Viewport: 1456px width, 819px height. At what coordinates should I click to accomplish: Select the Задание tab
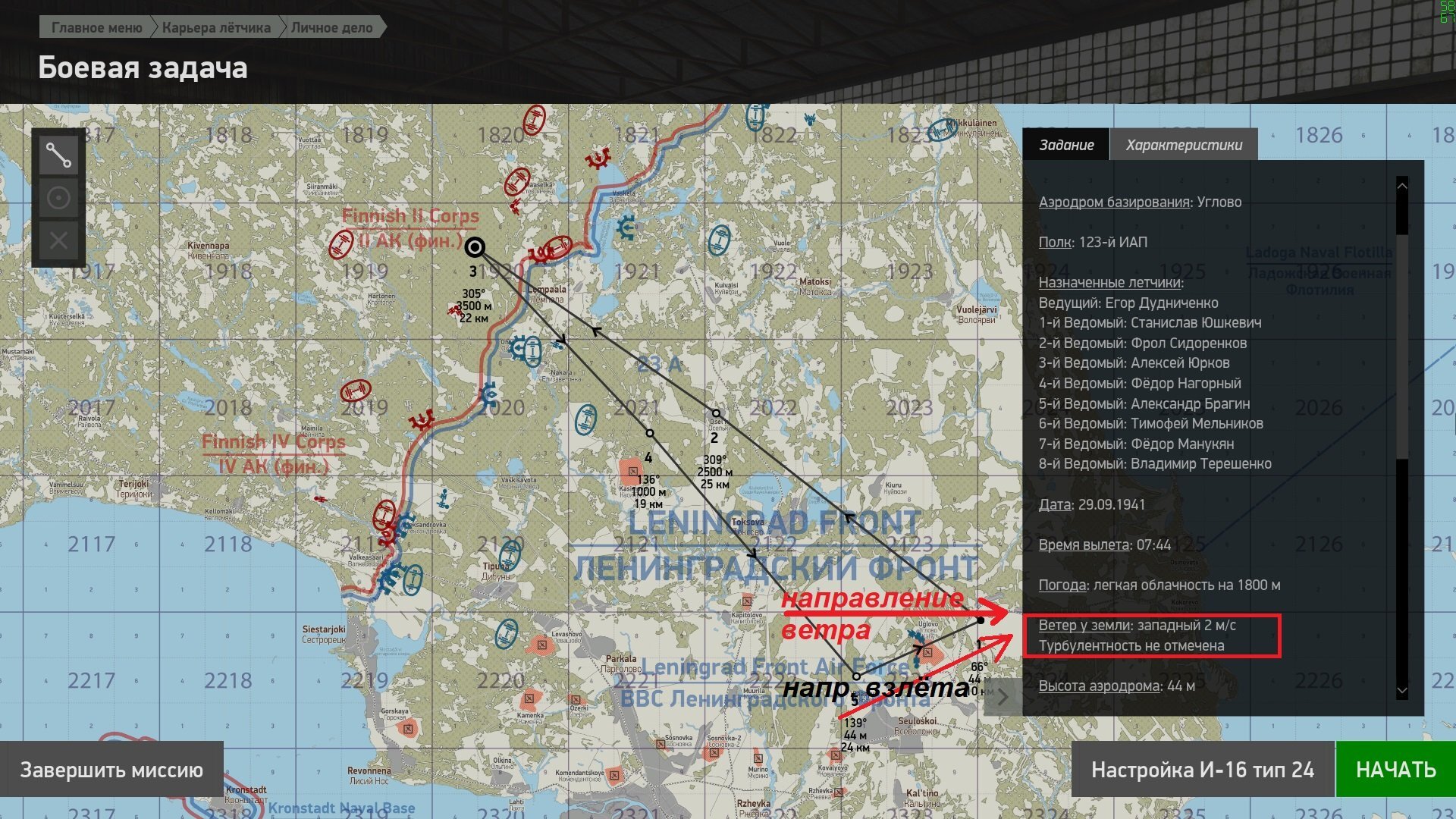[1066, 145]
